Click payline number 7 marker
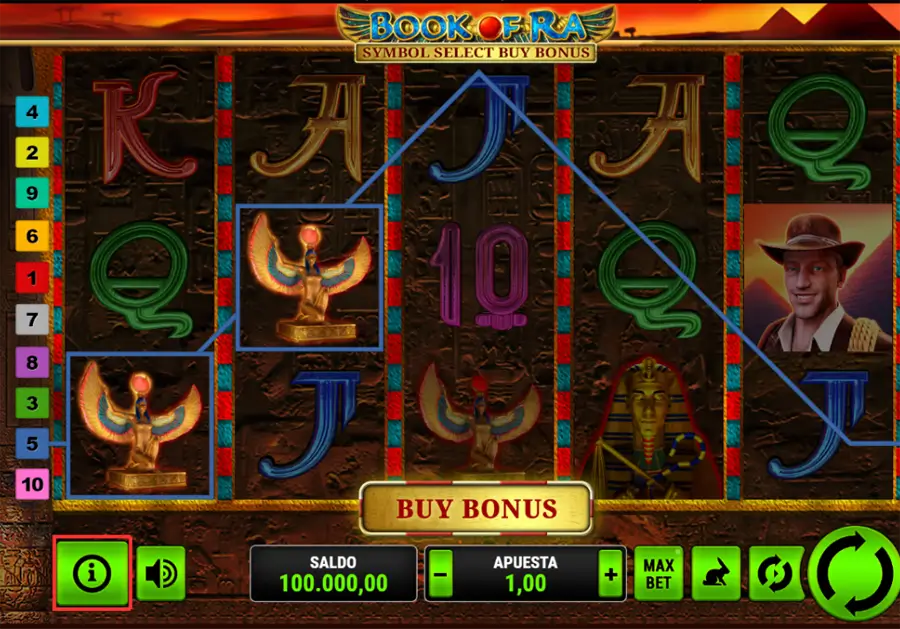The width and height of the screenshot is (900, 629). [32, 319]
